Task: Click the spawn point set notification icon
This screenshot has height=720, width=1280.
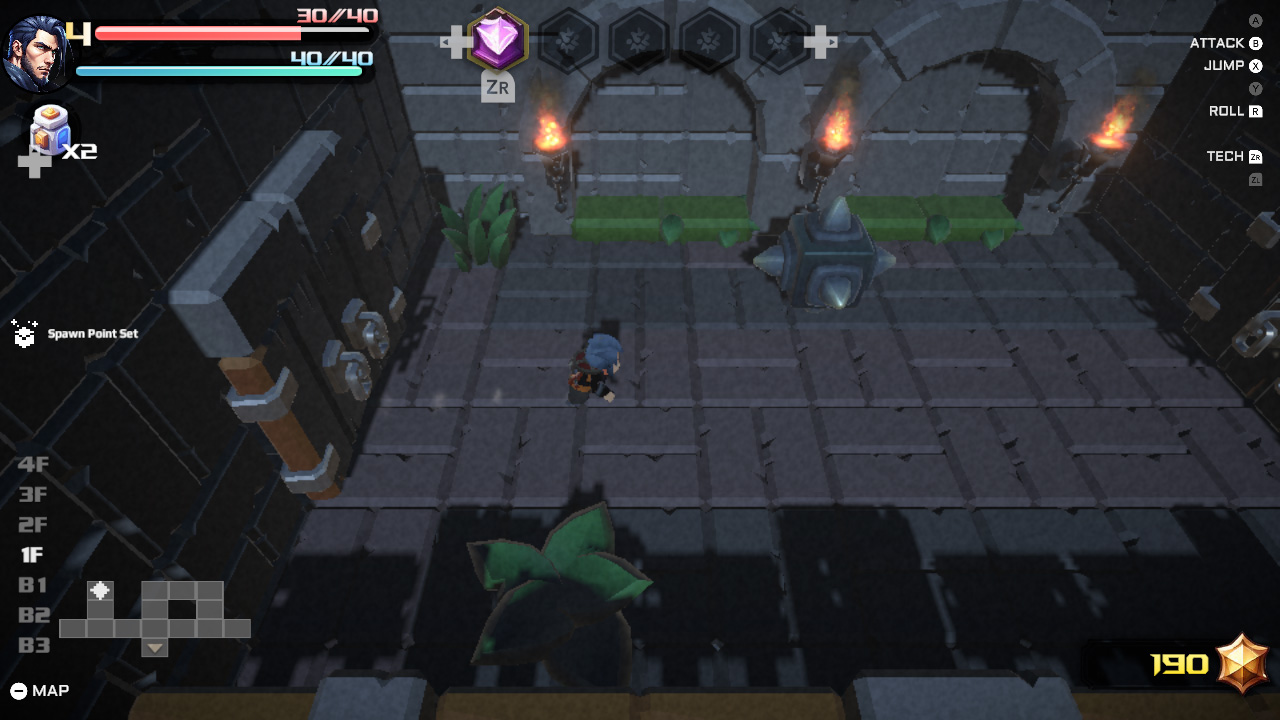Action: point(22,334)
